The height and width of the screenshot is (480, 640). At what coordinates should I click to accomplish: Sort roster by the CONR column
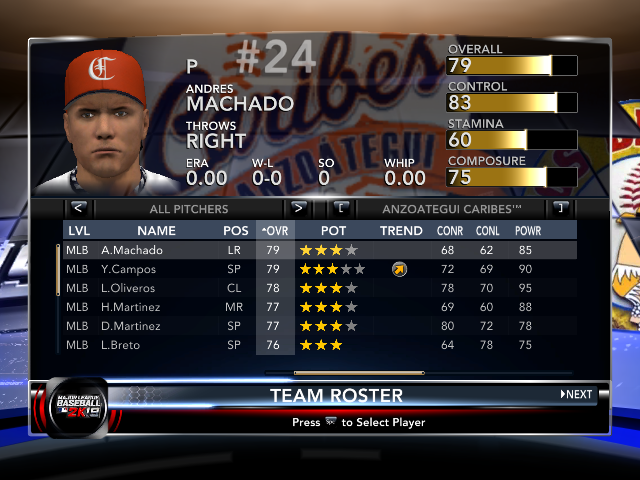[449, 231]
